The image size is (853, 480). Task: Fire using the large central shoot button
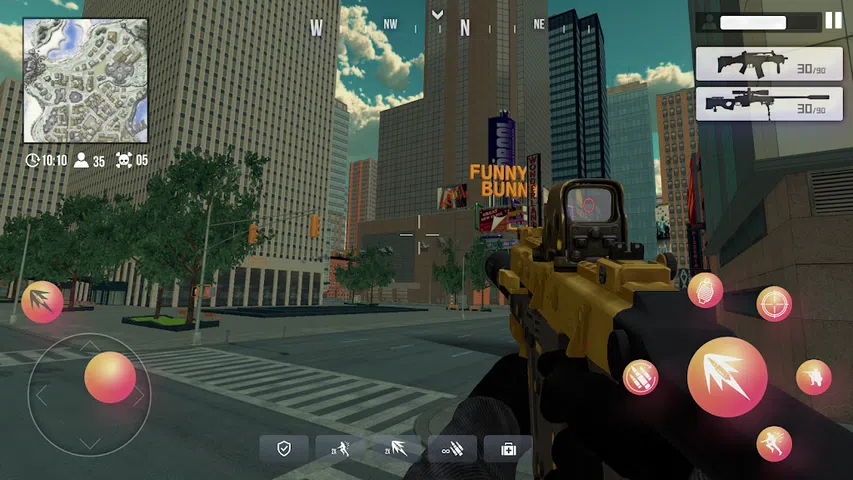(727, 376)
